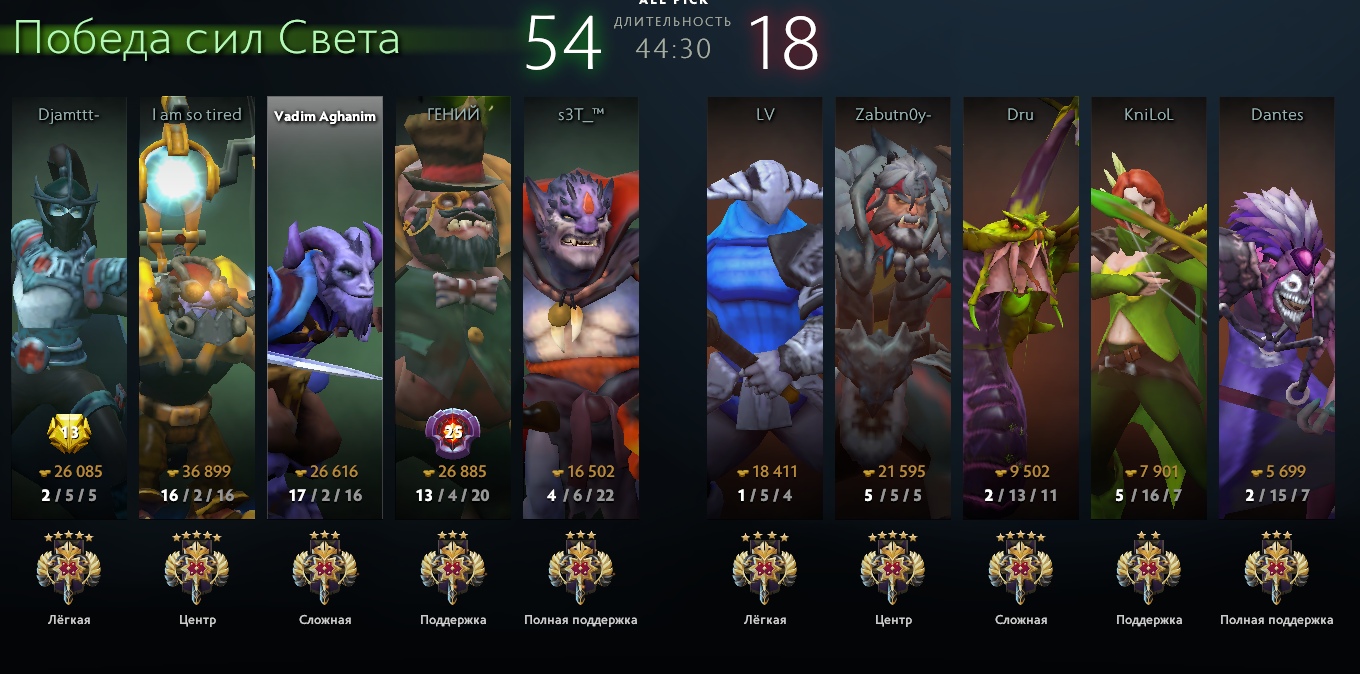Open s3T_™'s Lion player card

tap(581, 300)
